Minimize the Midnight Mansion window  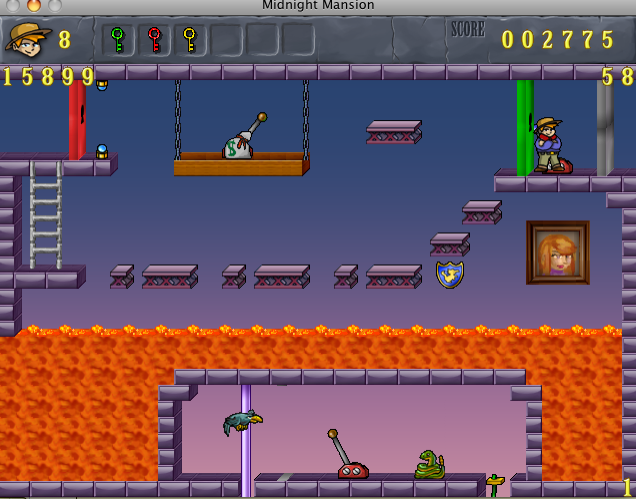(34, 6)
